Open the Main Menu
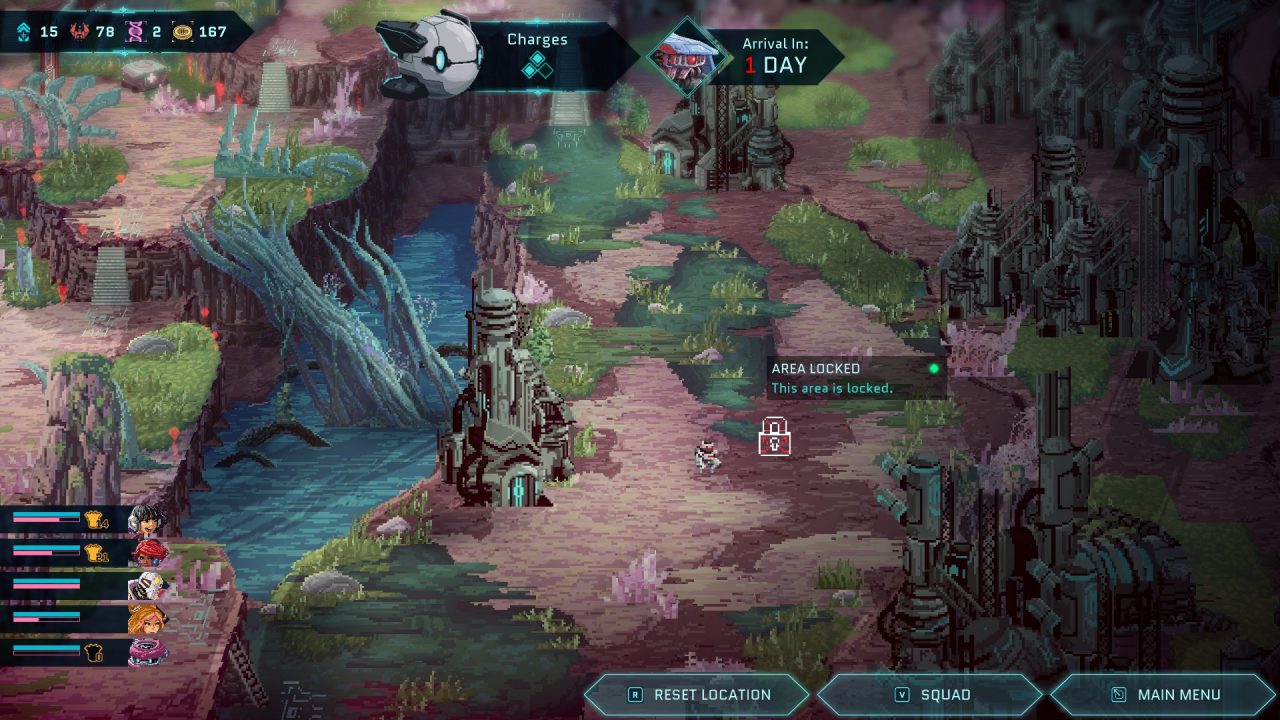The width and height of the screenshot is (1280, 720). click(x=1164, y=695)
